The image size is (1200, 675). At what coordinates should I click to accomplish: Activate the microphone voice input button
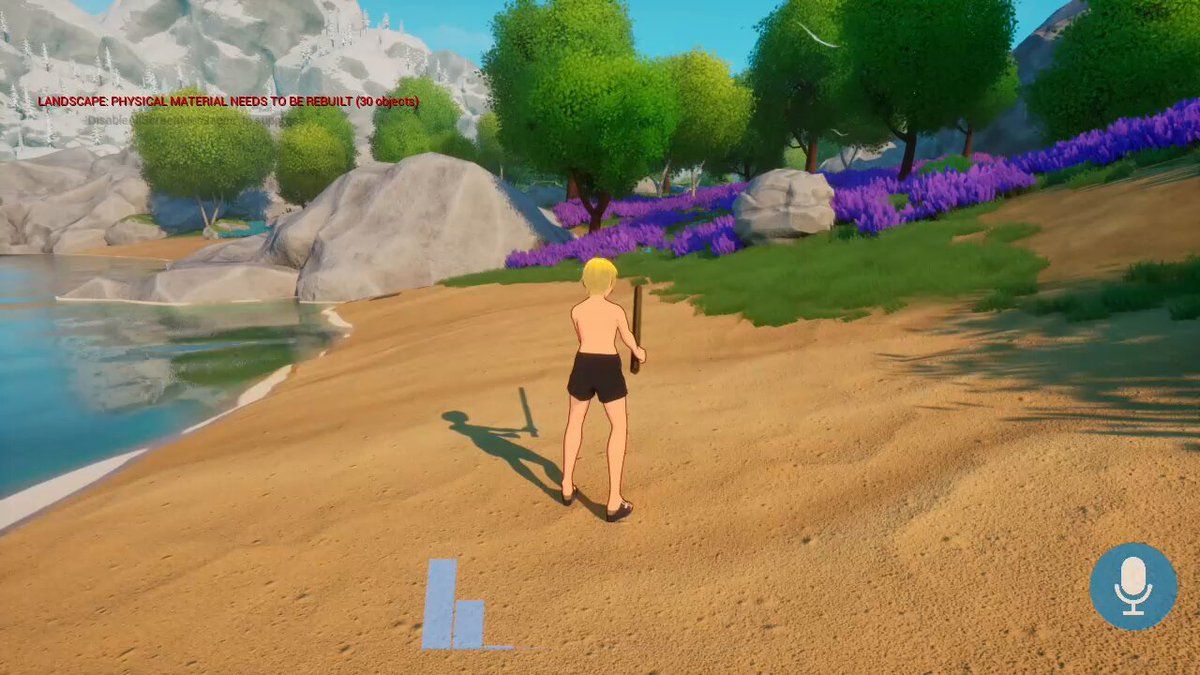point(1133,586)
